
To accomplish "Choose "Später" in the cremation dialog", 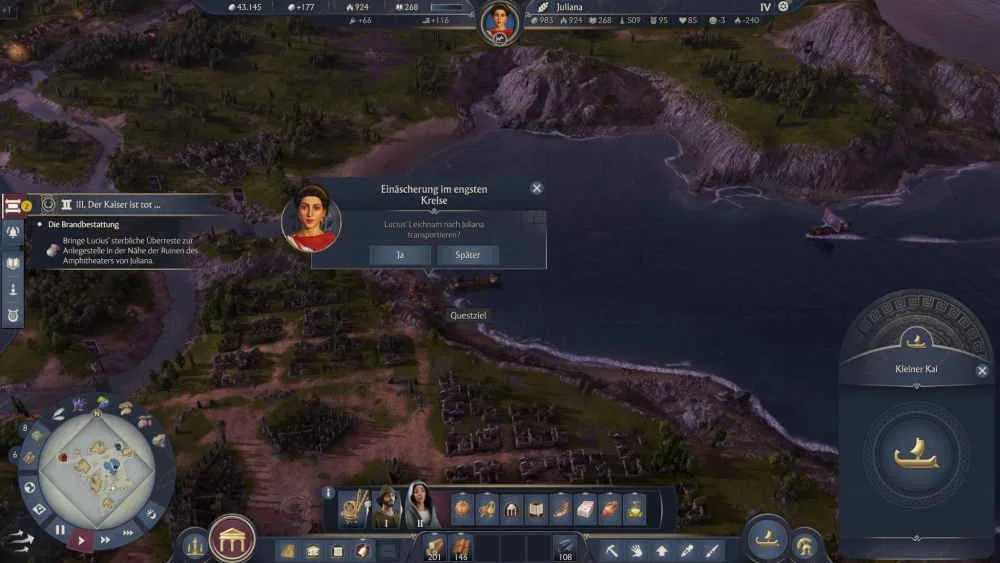I will pyautogui.click(x=467, y=255).
